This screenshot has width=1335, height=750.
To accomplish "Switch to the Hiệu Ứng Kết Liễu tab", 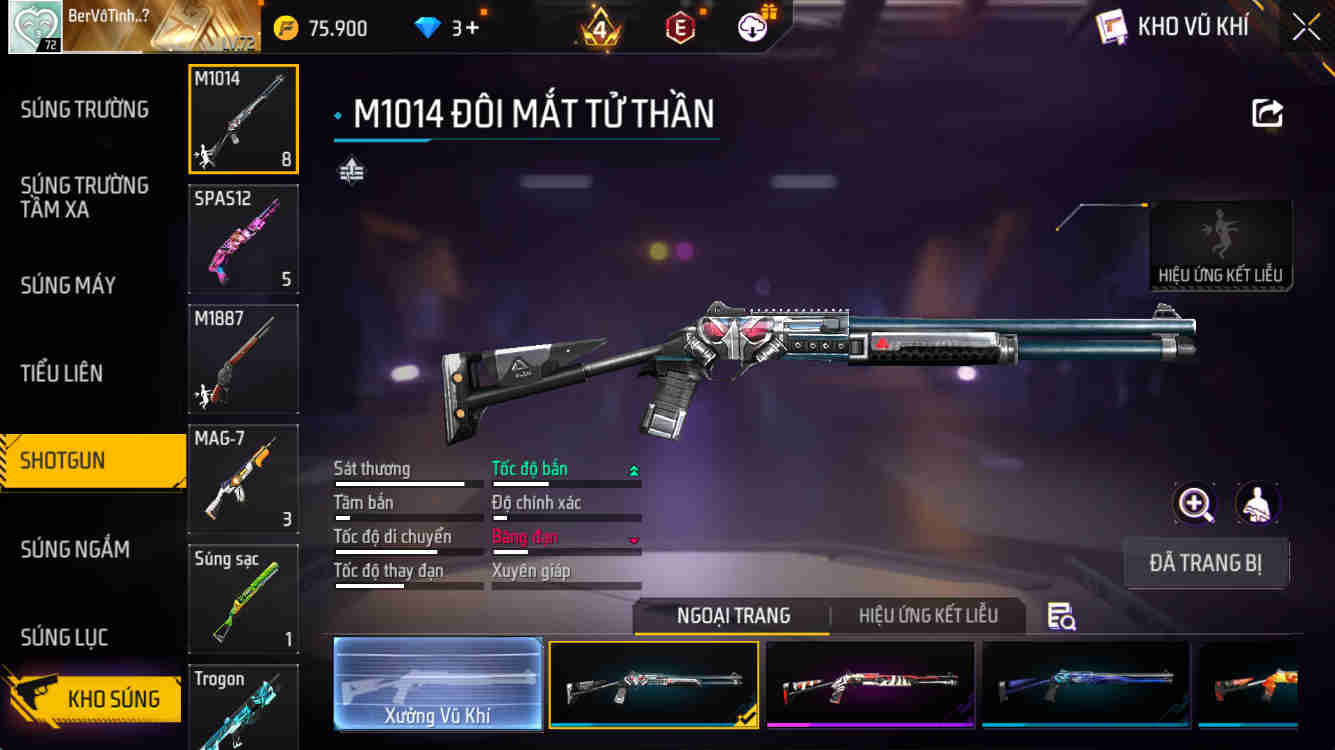I will pyautogui.click(x=928, y=615).
